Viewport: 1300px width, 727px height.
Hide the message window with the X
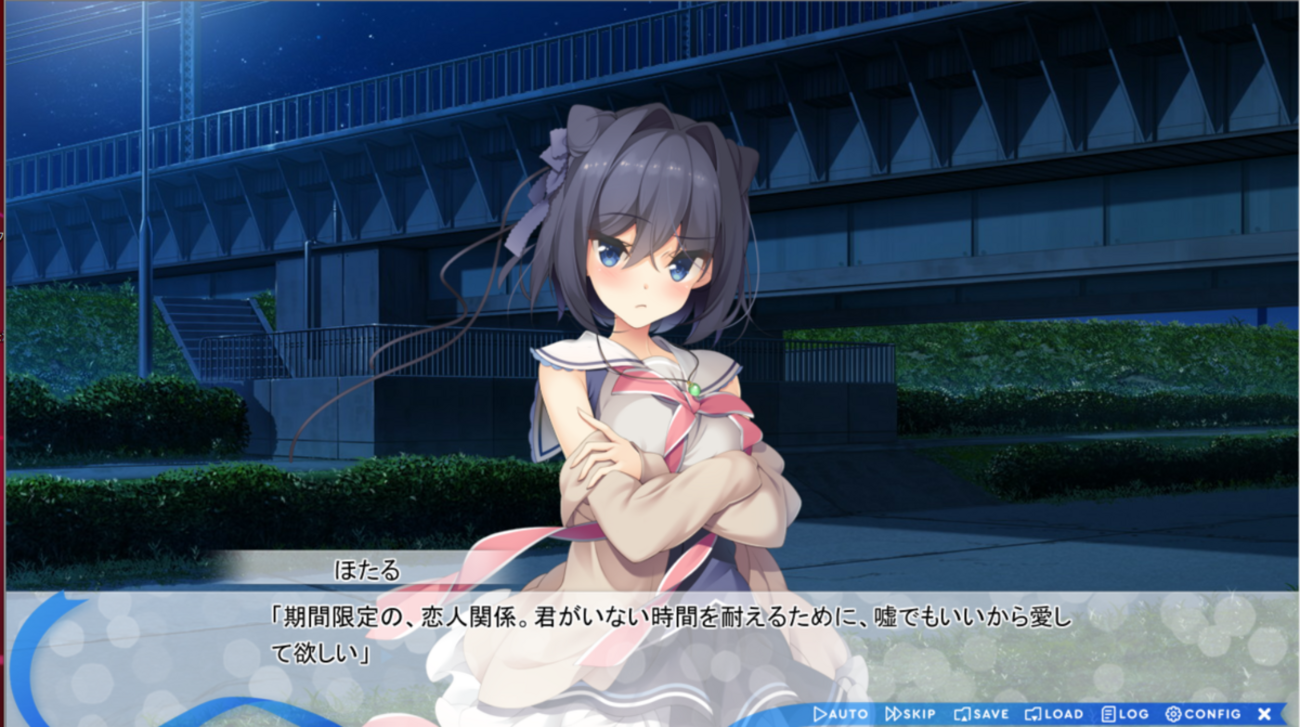coord(1264,714)
